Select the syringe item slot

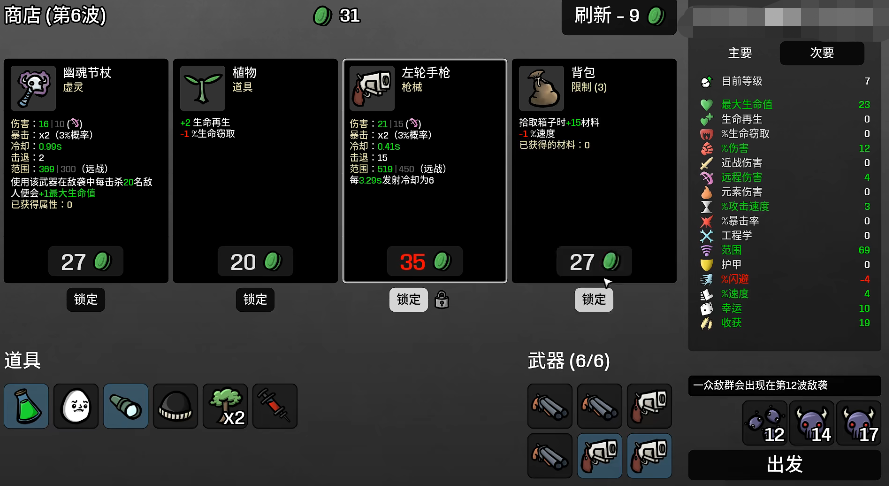(x=275, y=407)
